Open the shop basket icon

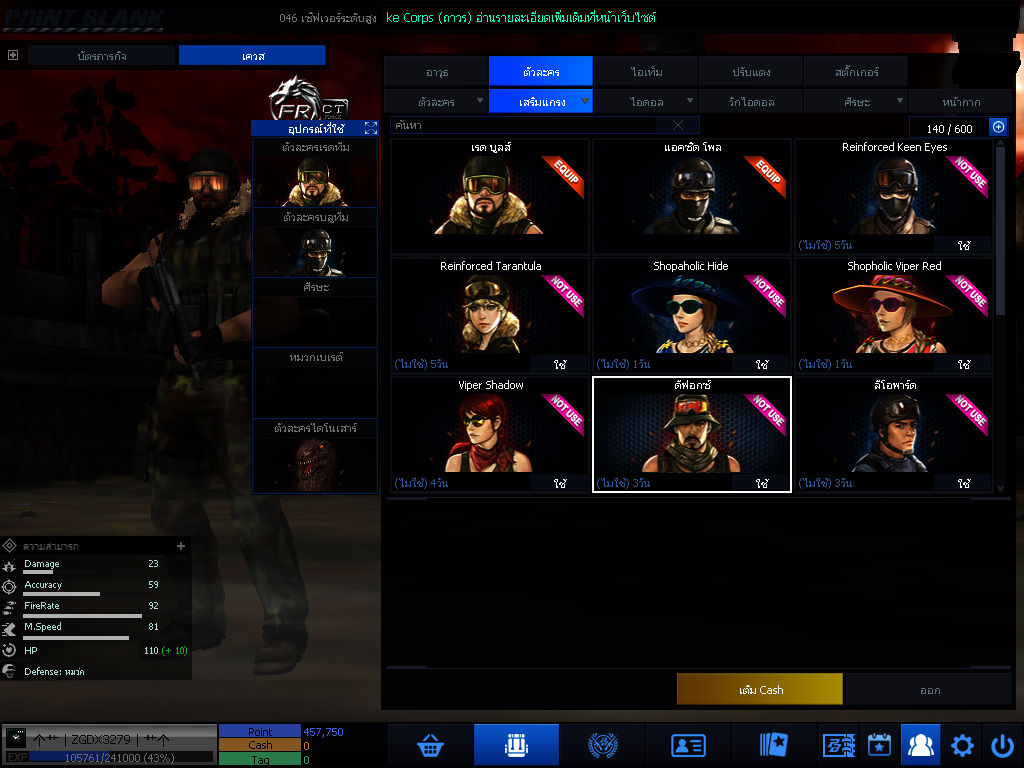pos(430,745)
